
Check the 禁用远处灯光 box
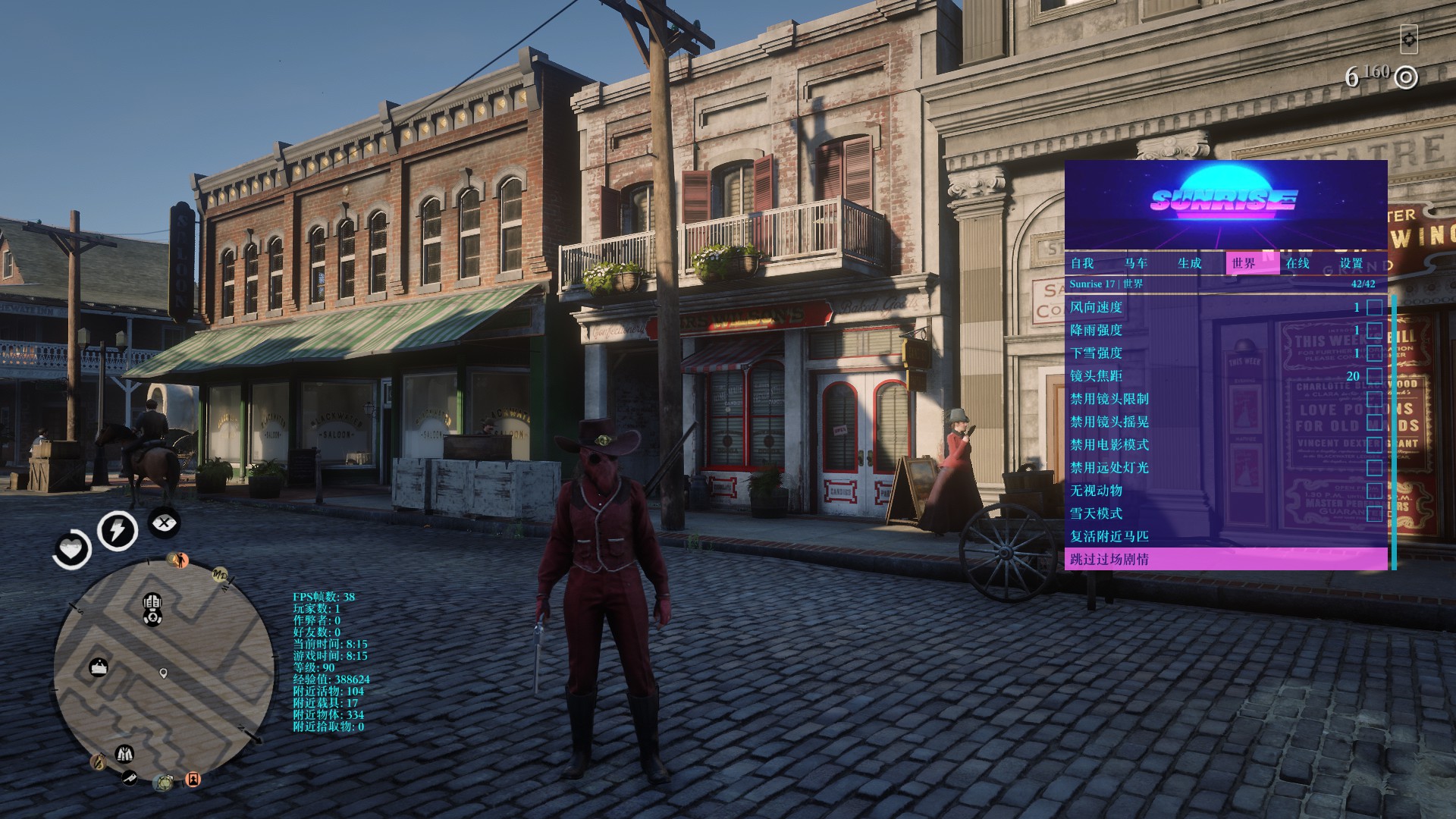click(x=1374, y=468)
